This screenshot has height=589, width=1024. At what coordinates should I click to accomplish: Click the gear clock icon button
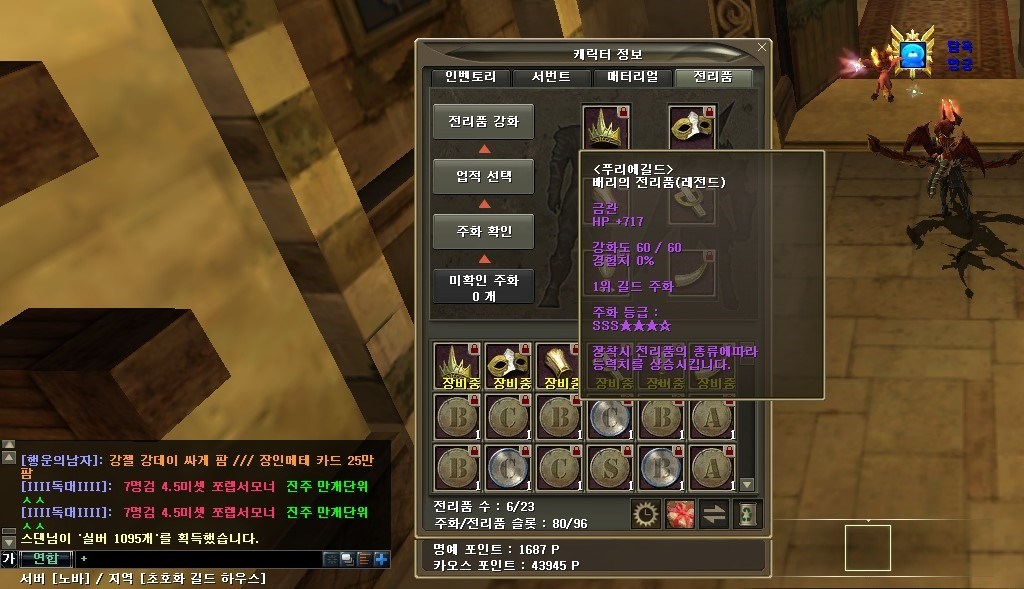pyautogui.click(x=646, y=513)
